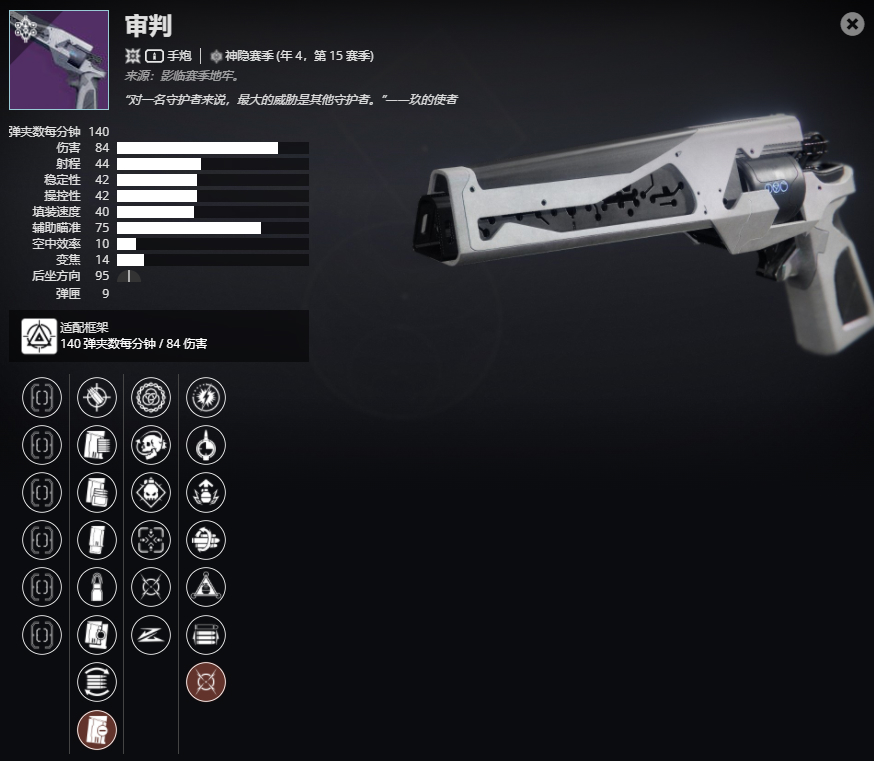Select the 适配框架 intrinsic frame icon
Screen dimensions: 874x761
(40, 335)
